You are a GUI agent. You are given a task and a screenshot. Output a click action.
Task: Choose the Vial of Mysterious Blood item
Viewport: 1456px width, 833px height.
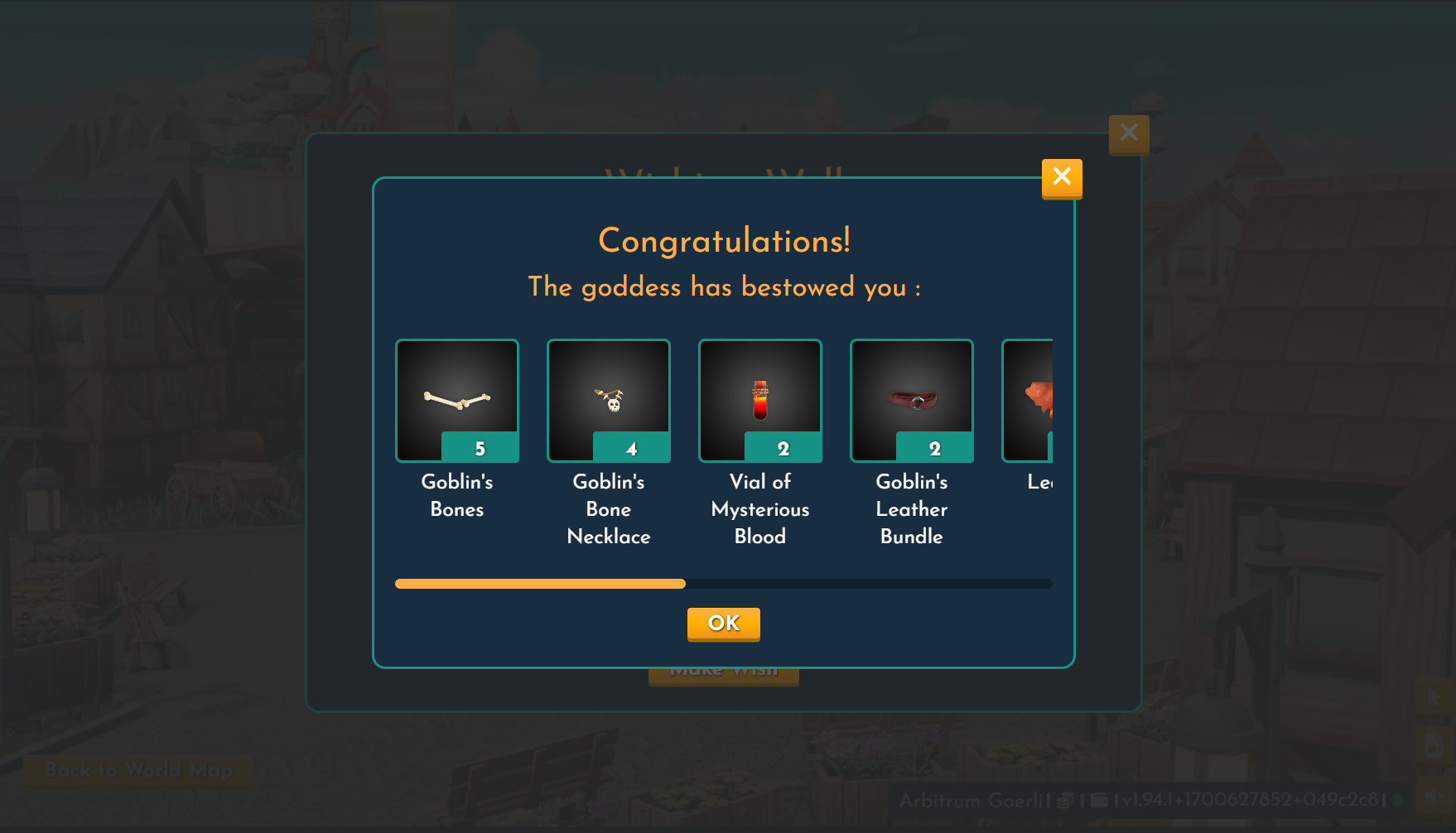coord(760,401)
